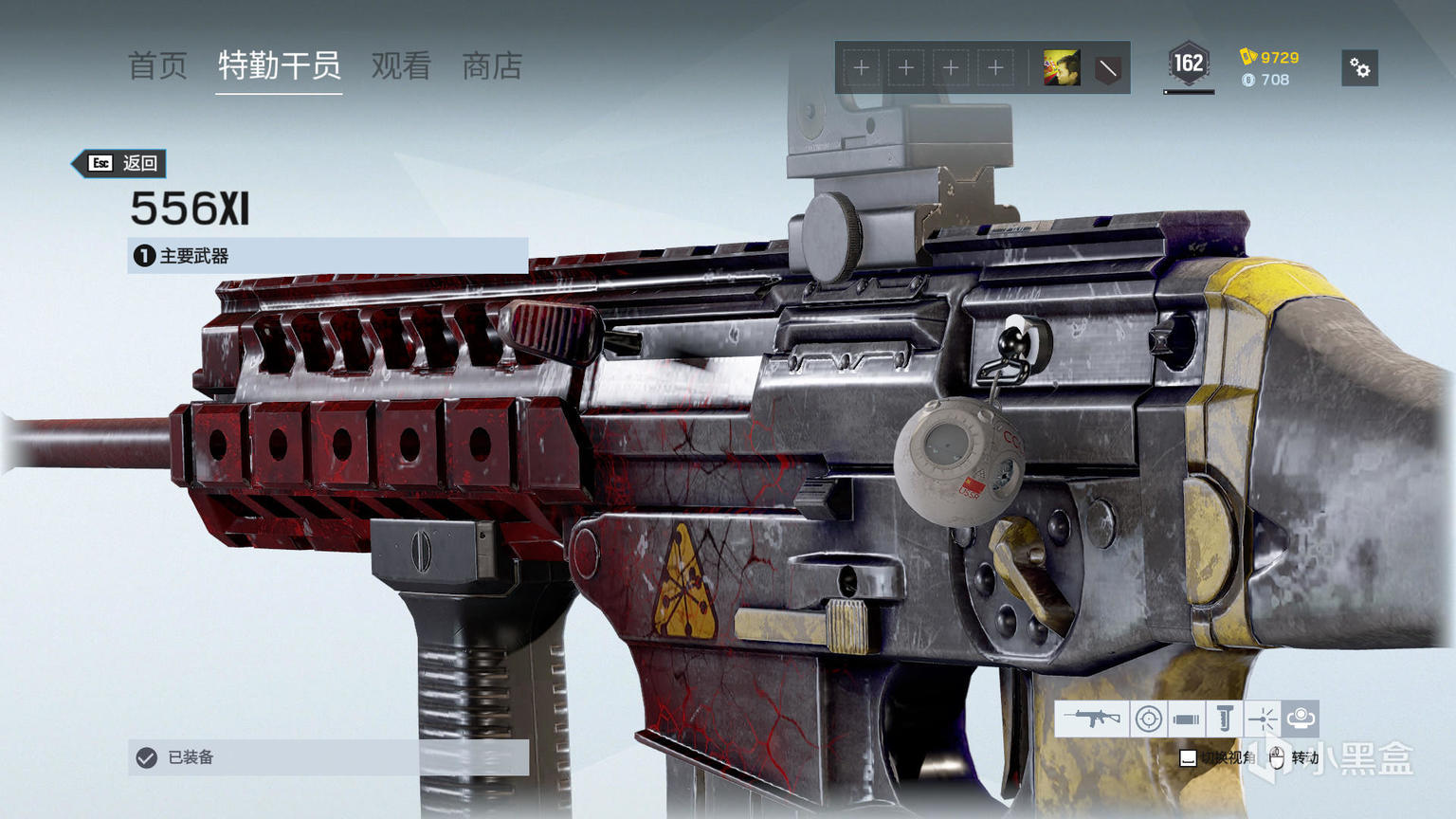Open the level 162 clearance badge

point(1189,64)
